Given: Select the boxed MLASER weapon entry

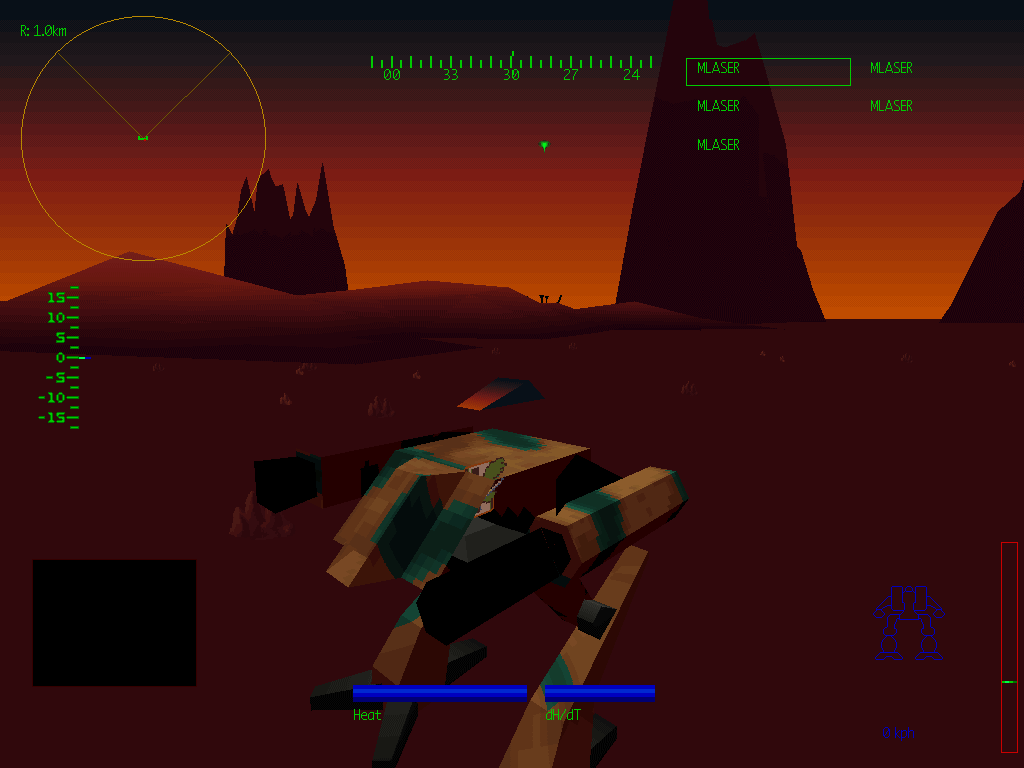Looking at the screenshot, I should tap(768, 71).
